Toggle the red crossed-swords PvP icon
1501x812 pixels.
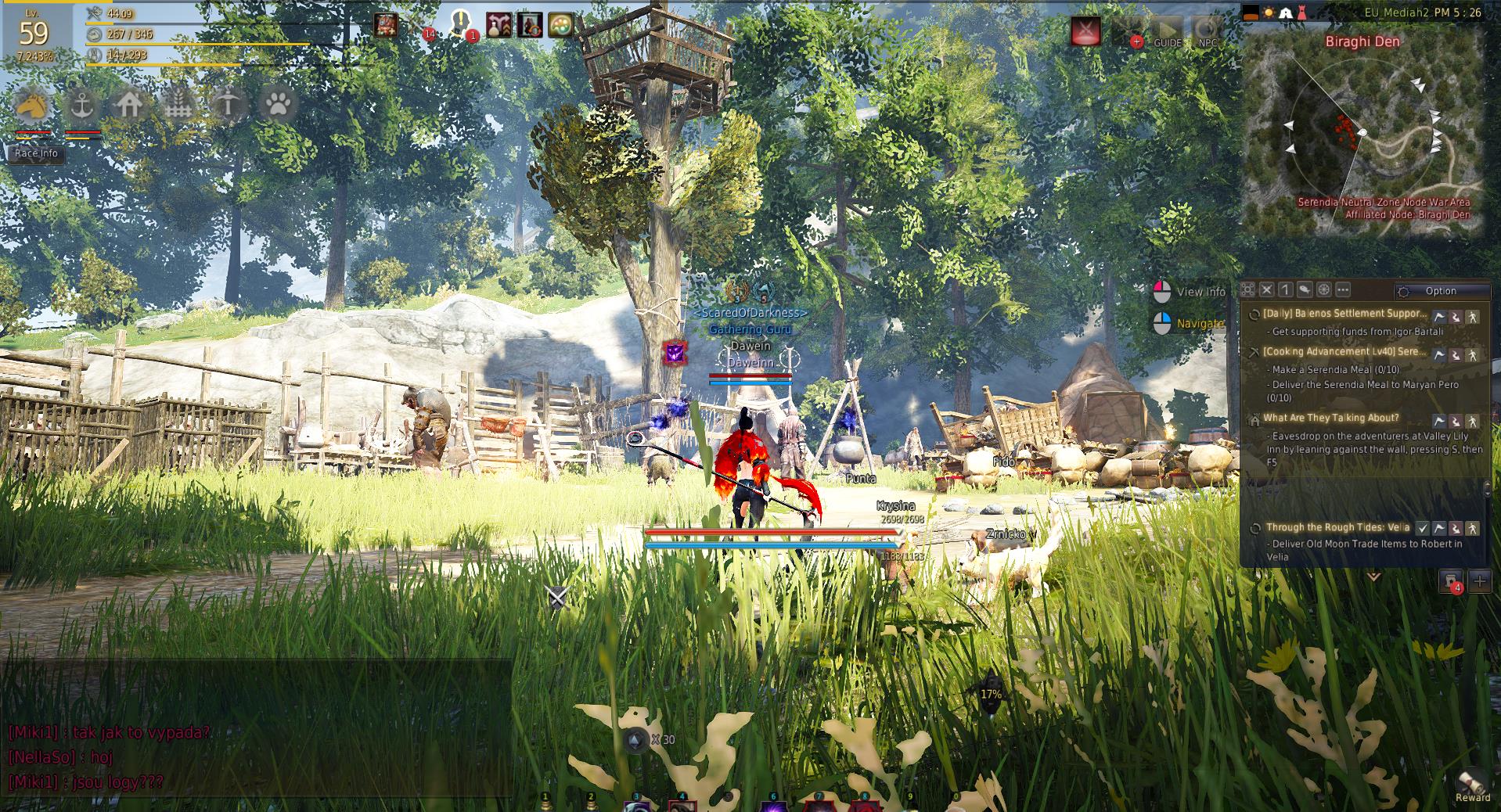click(x=1085, y=31)
